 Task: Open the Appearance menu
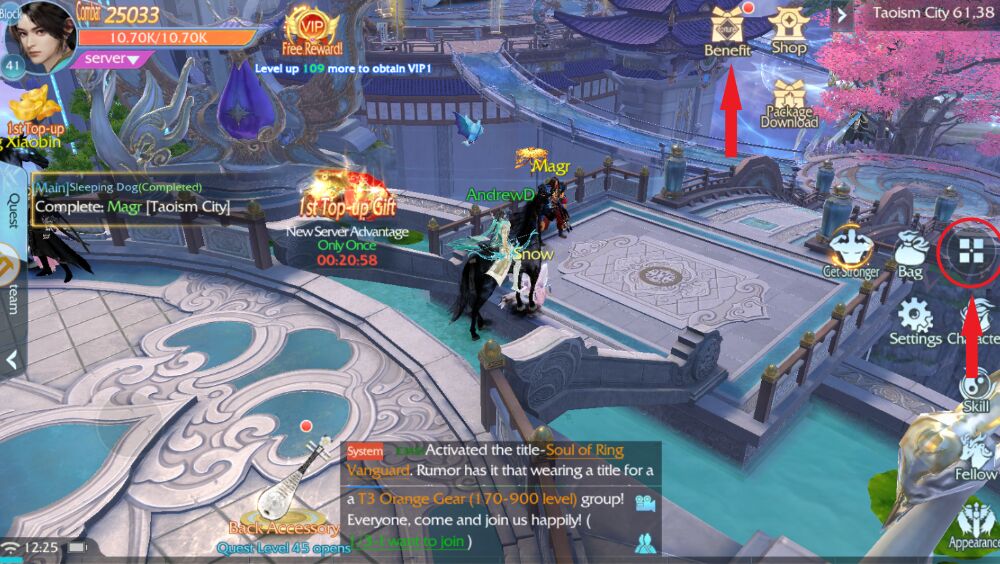tap(975, 527)
